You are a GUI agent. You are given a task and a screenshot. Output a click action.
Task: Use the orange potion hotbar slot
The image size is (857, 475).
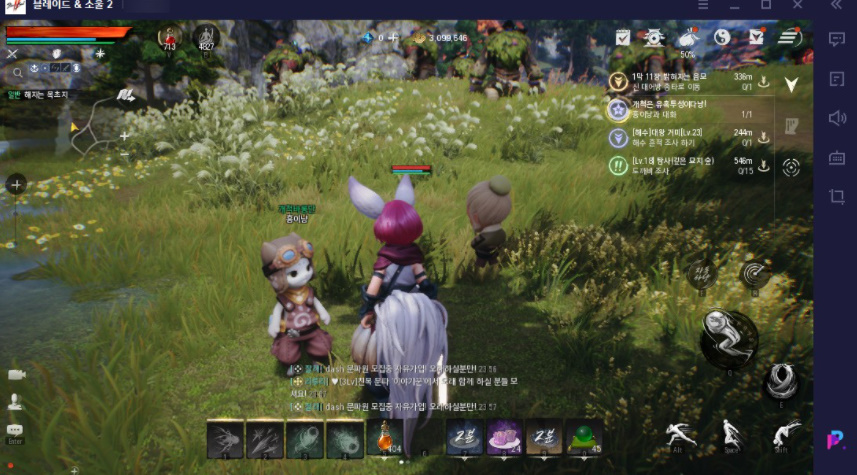coord(384,438)
